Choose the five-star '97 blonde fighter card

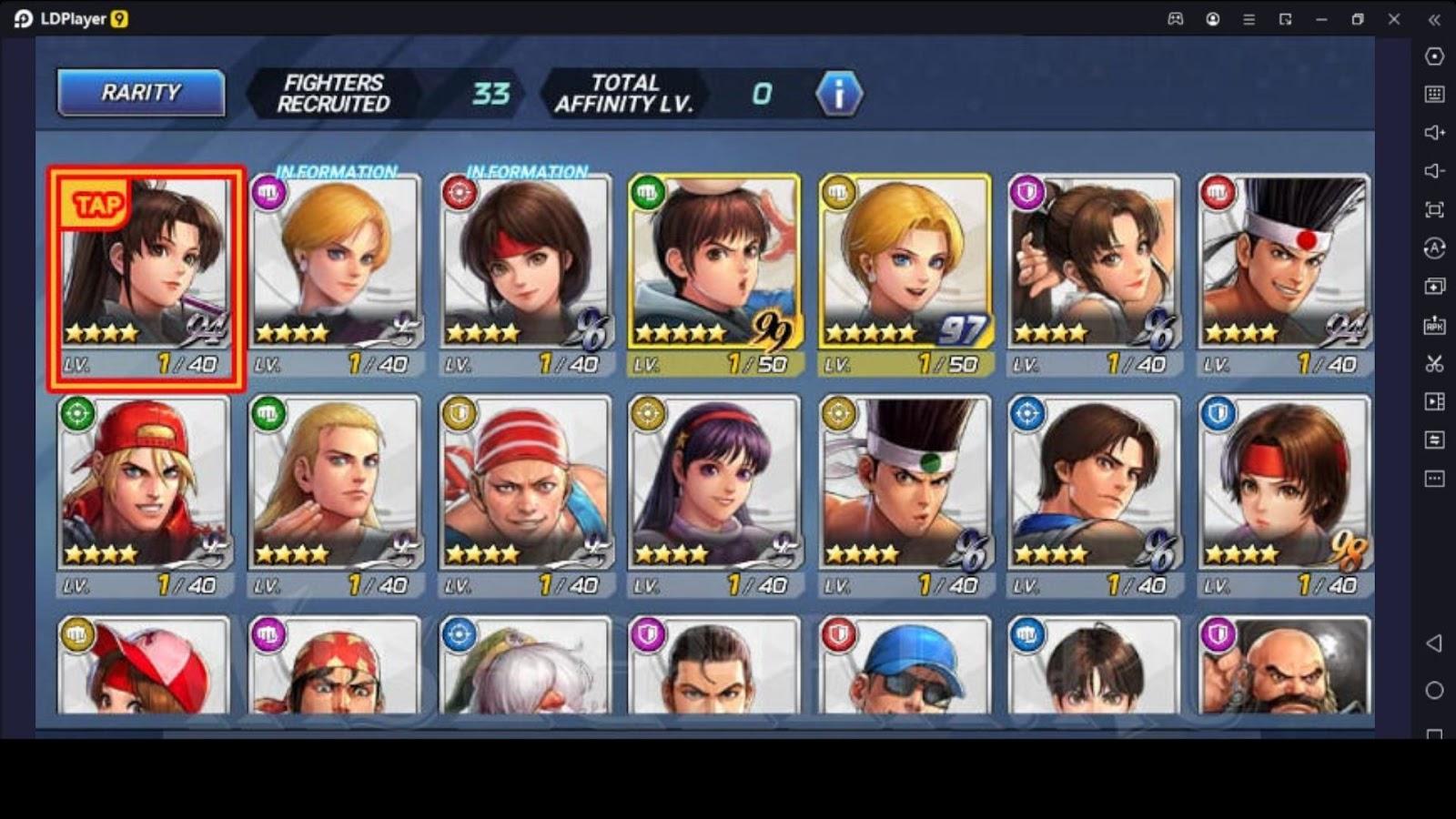905,273
